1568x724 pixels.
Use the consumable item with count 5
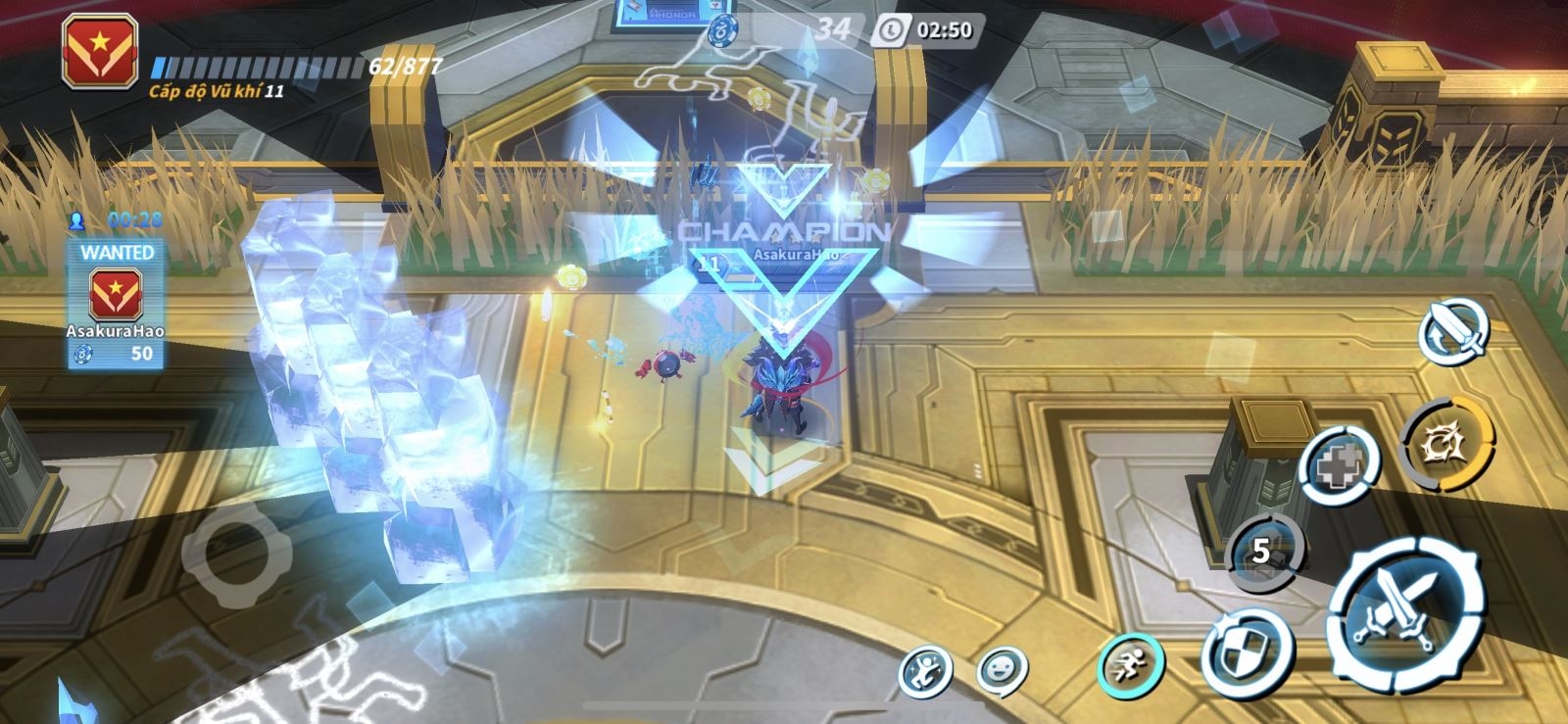1264,551
